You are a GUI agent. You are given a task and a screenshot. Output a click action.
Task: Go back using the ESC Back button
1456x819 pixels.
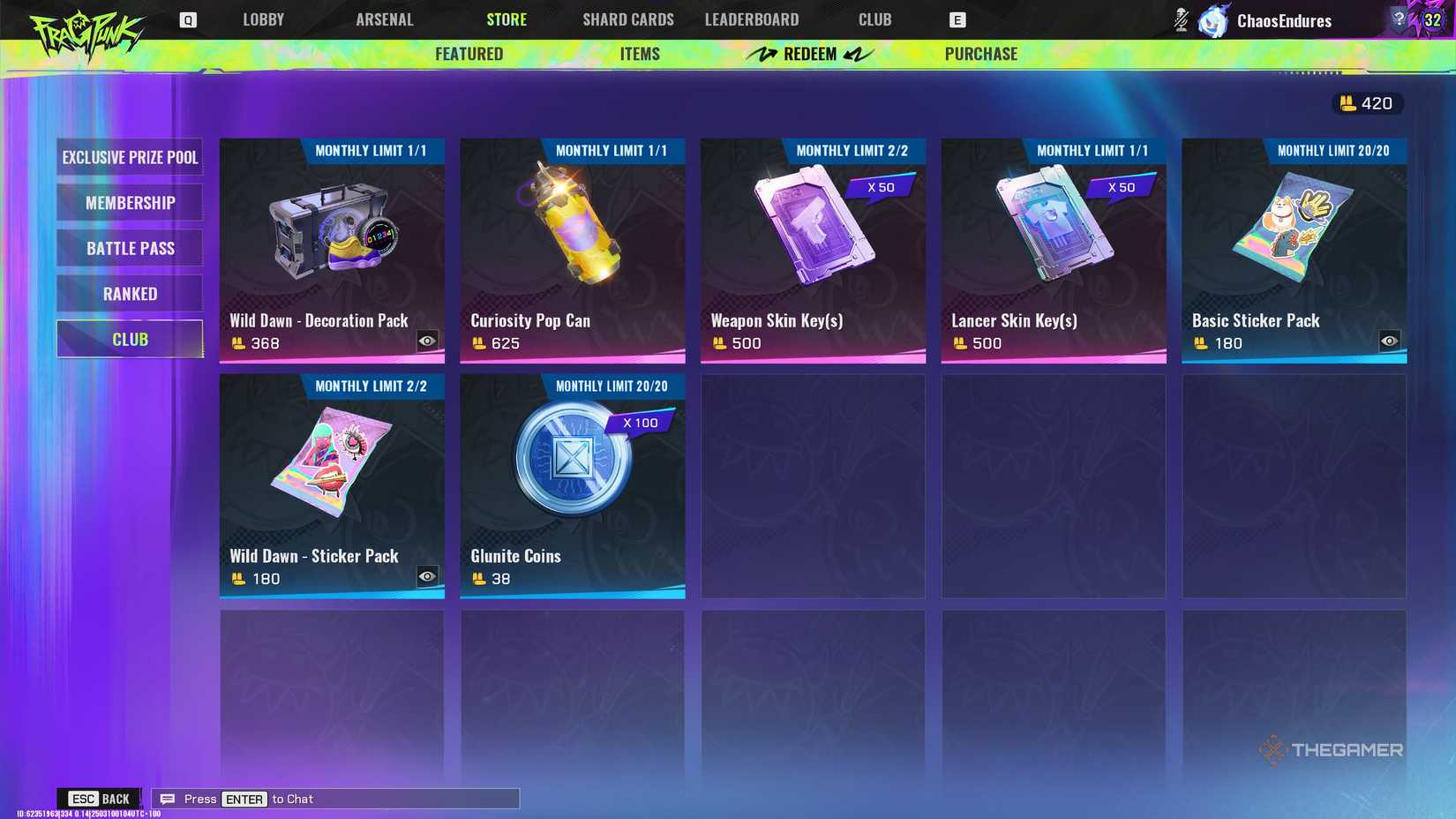(x=97, y=798)
